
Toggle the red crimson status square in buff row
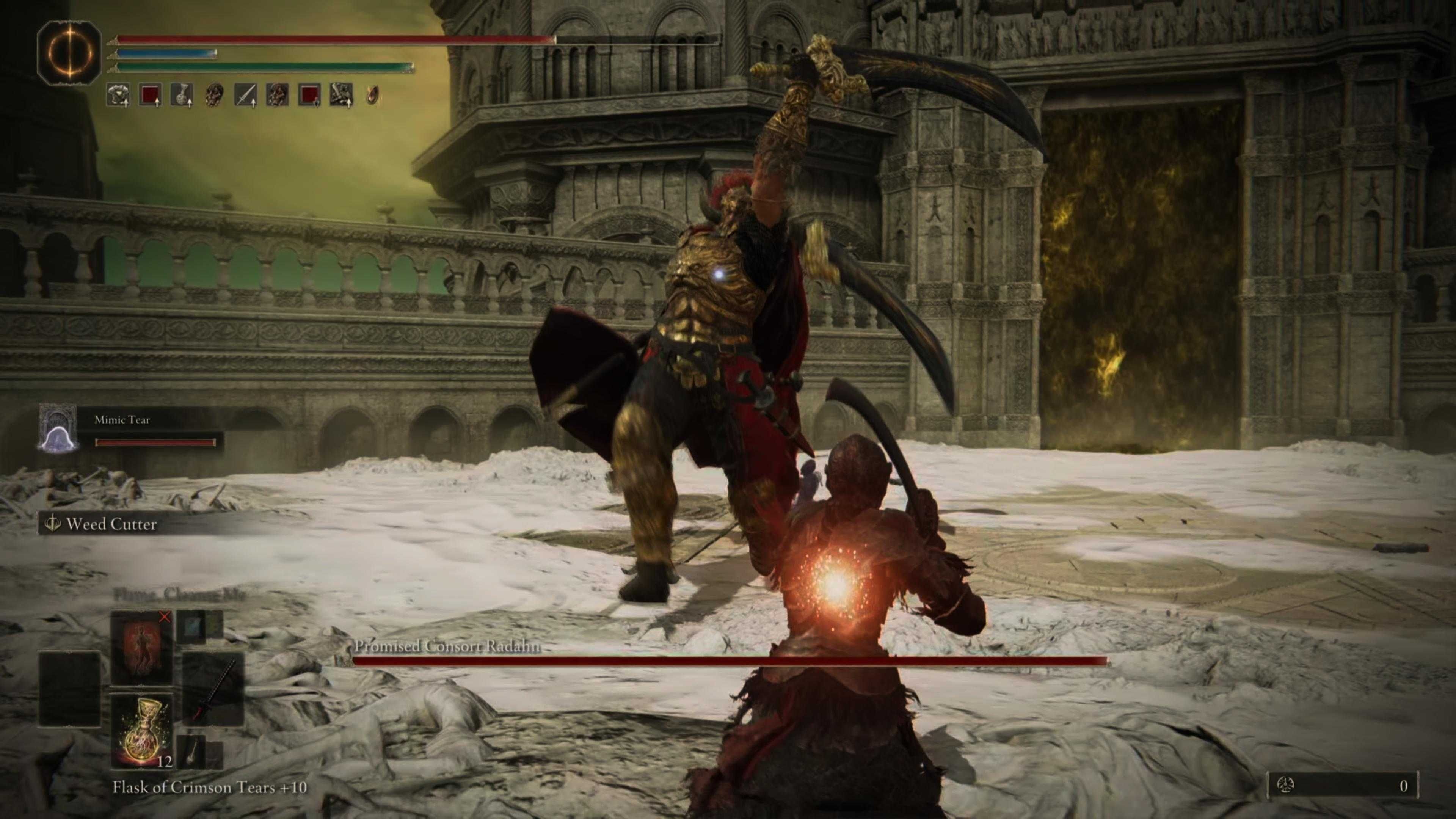pyautogui.click(x=151, y=94)
